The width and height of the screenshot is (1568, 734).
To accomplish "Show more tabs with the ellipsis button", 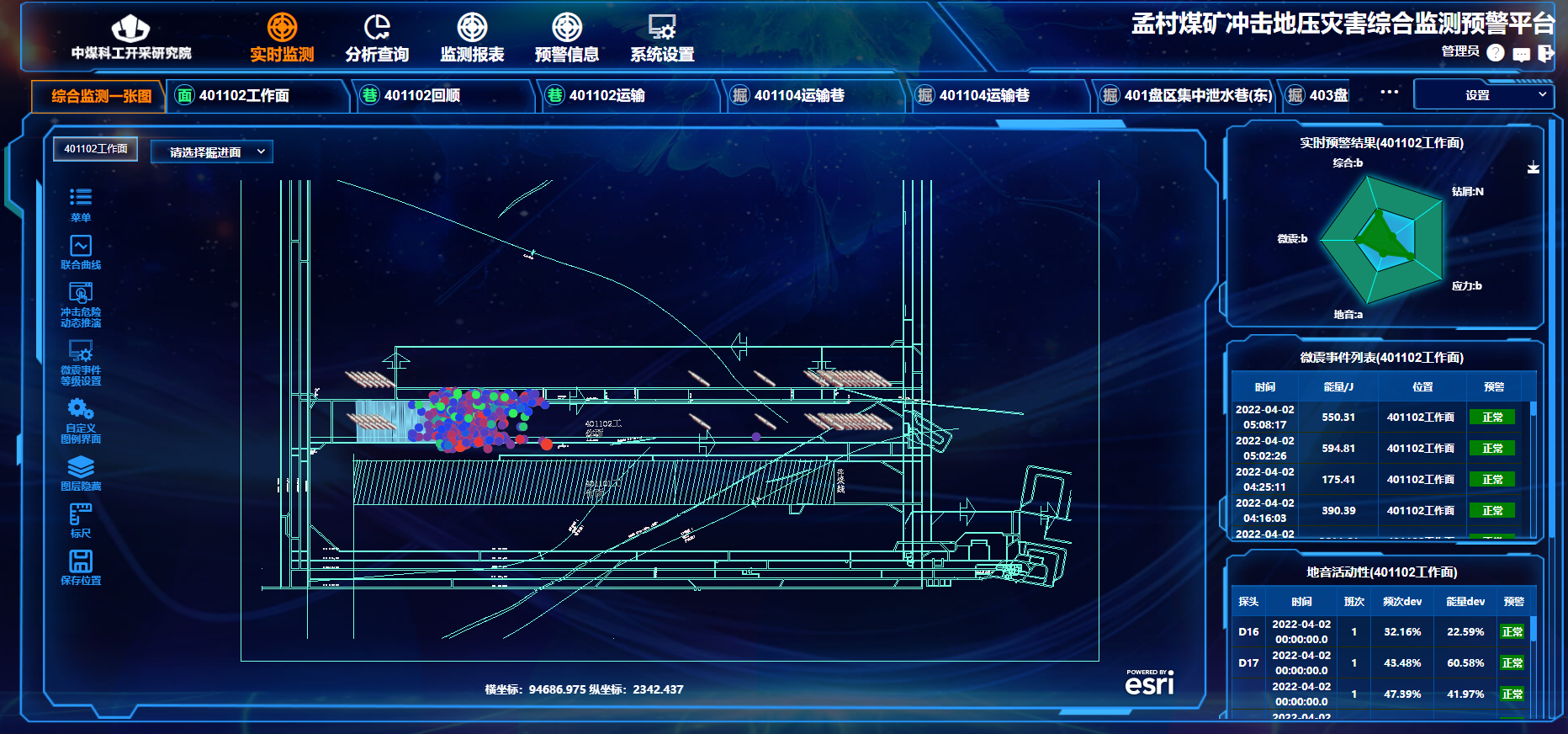I will point(1389,92).
